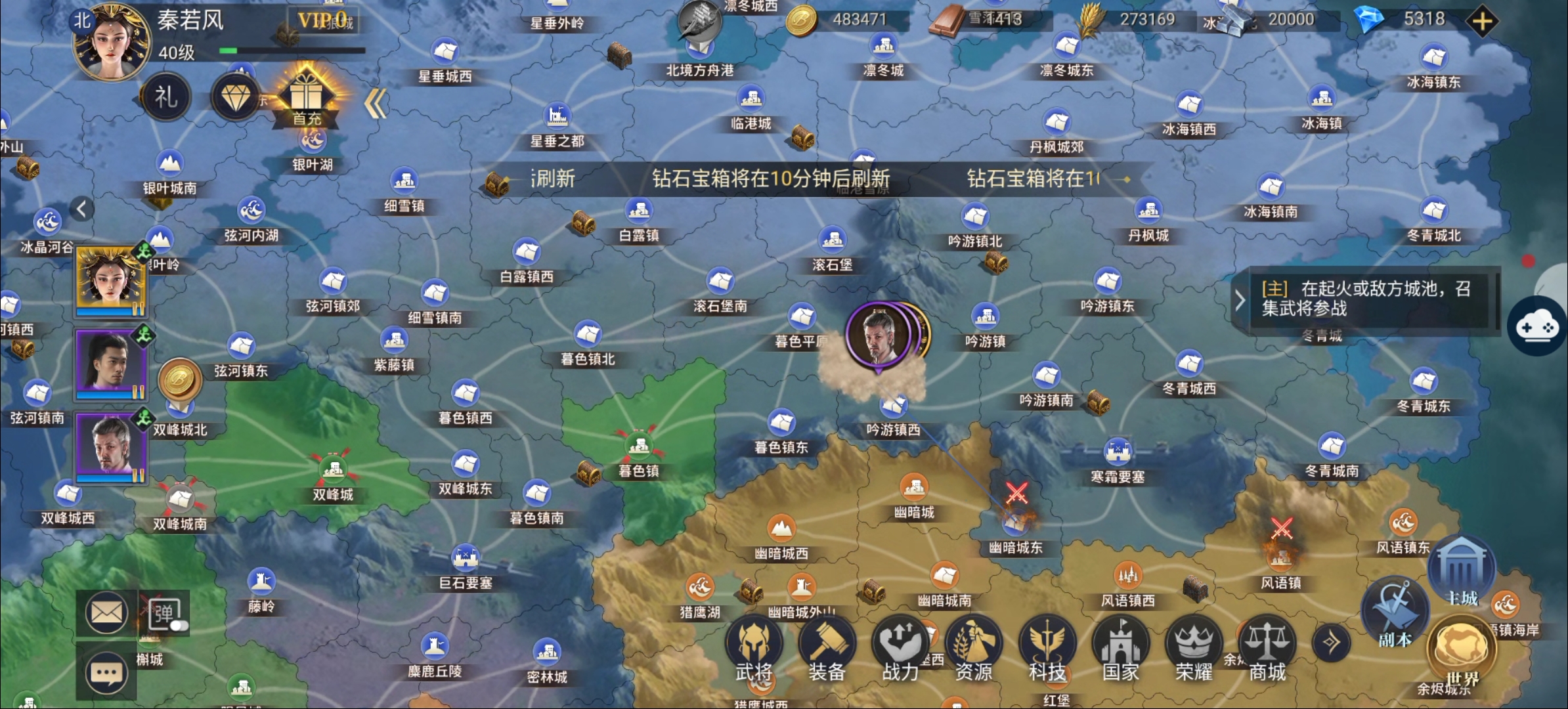The image size is (1568, 709).
Task: Open the chat speech bubble
Action: tap(106, 674)
